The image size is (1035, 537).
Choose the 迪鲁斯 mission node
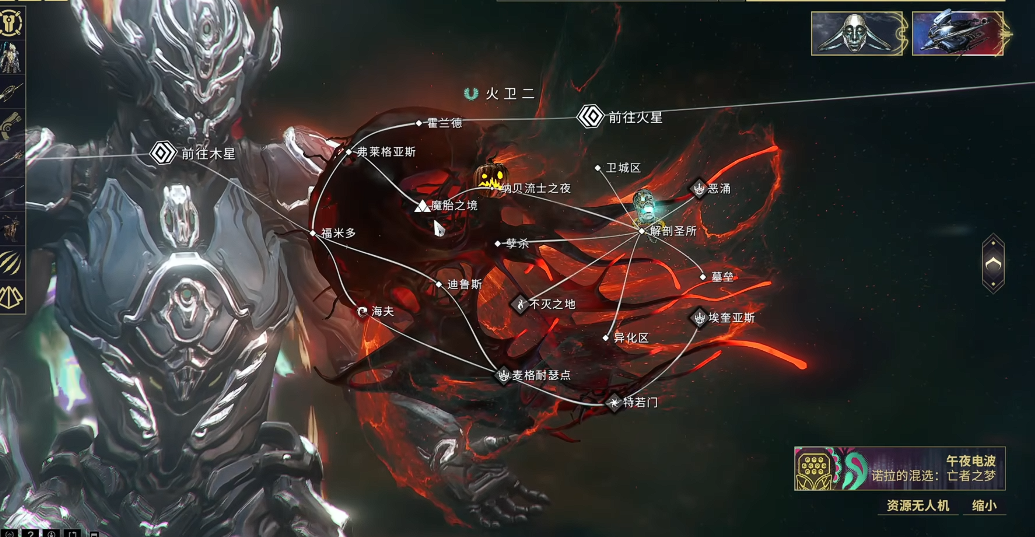coord(439,284)
